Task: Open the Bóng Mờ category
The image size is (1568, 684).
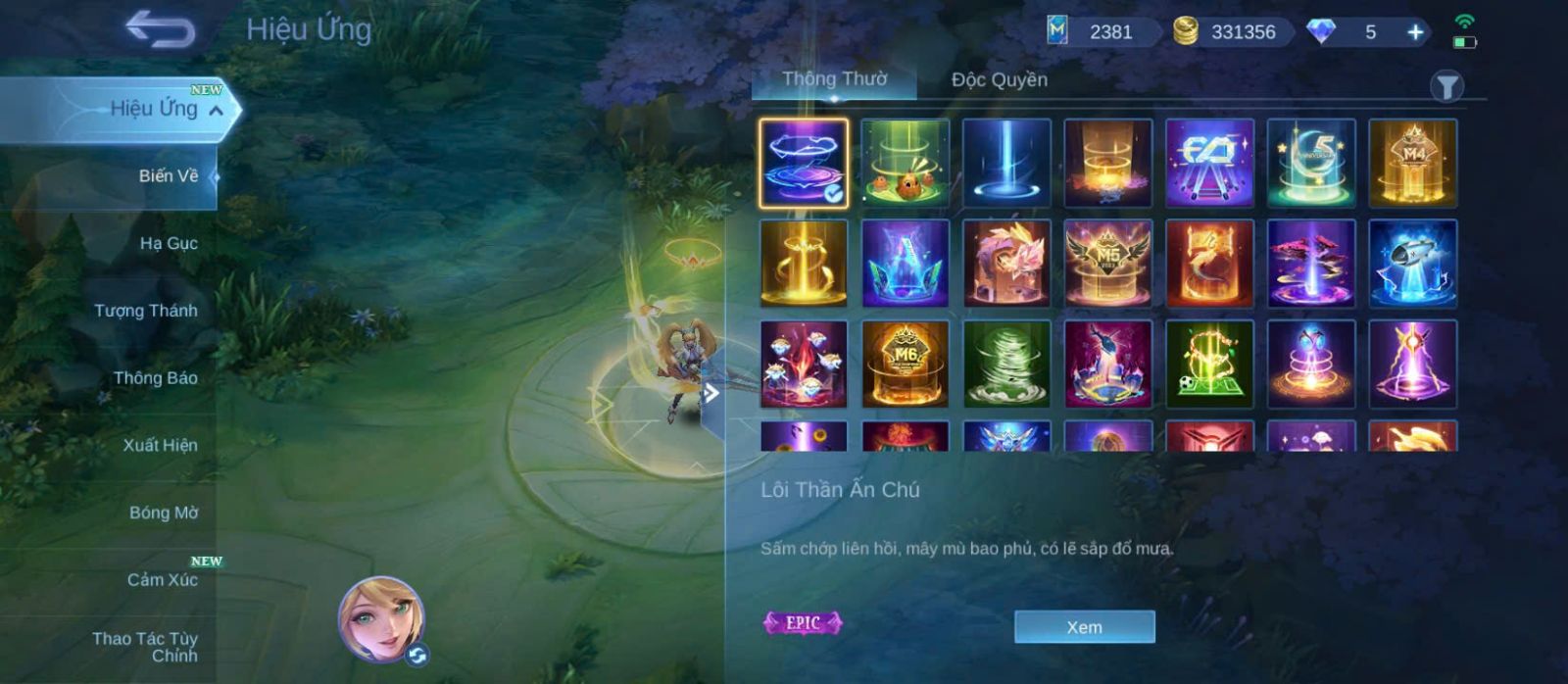Action: coord(163,513)
